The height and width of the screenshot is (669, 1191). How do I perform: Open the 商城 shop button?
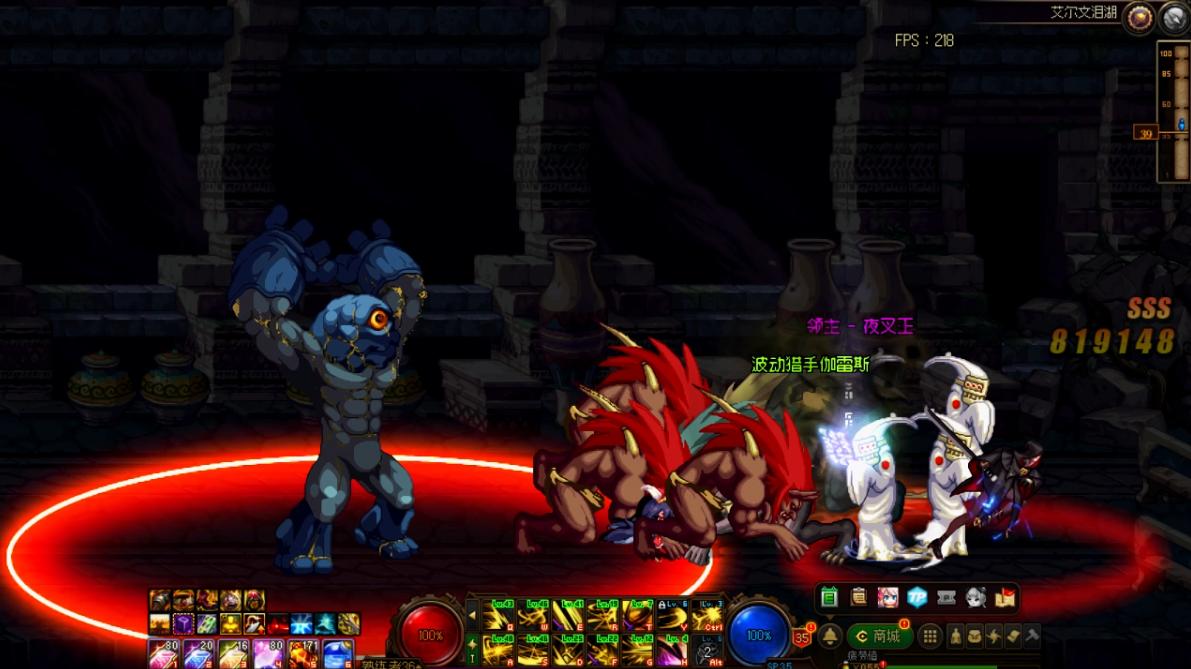coord(879,636)
